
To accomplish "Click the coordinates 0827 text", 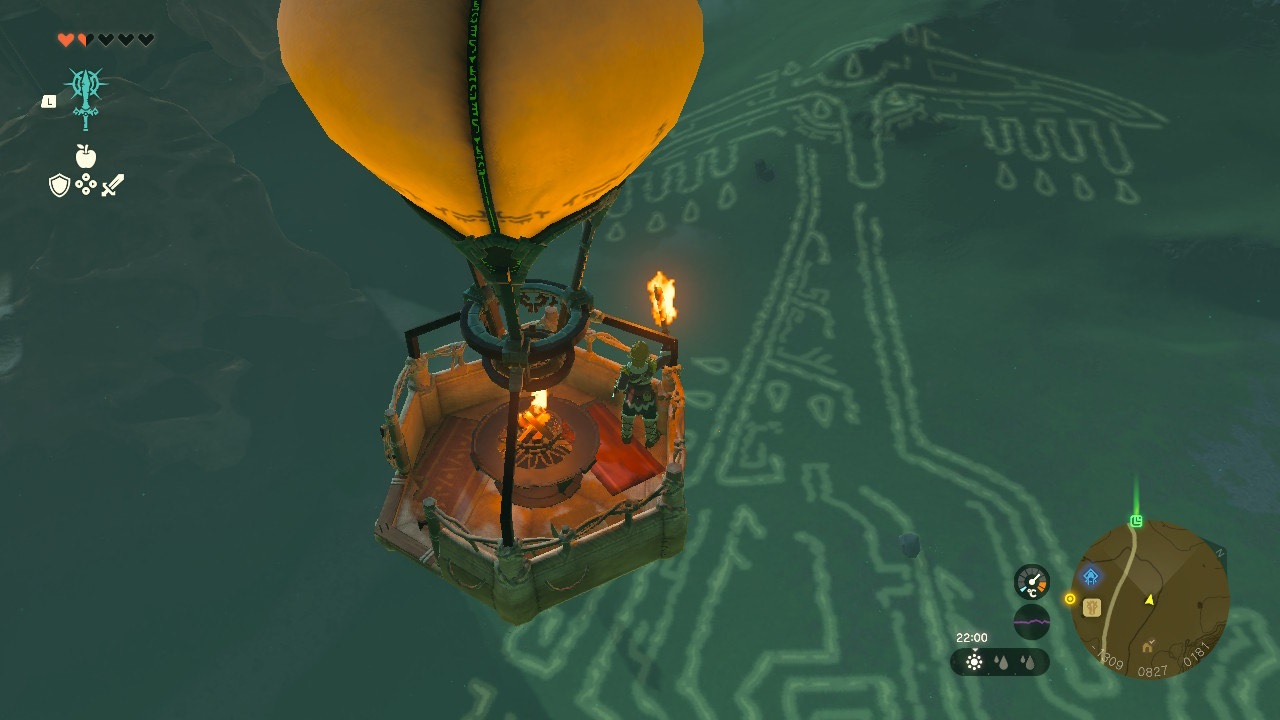I will click(x=1153, y=670).
